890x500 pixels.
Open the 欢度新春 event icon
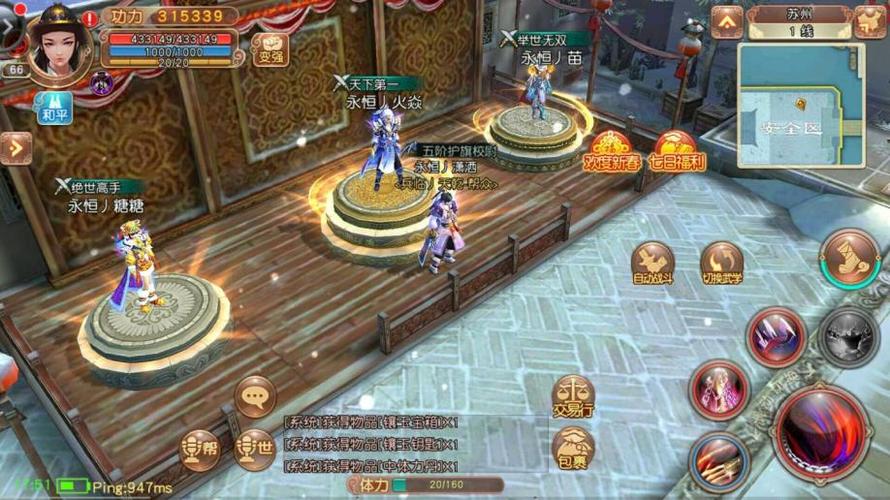(x=612, y=152)
